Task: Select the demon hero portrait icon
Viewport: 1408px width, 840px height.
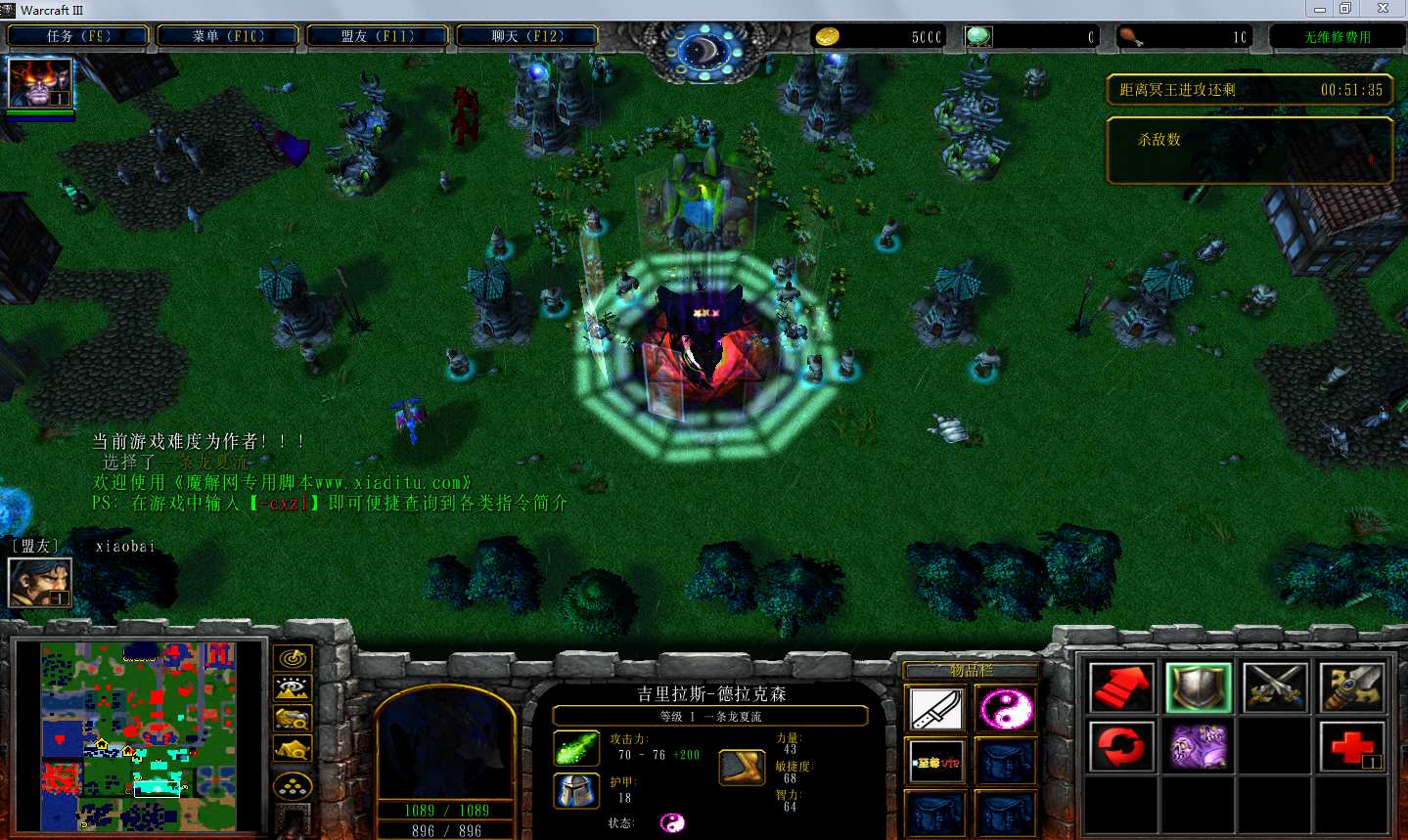Action: tap(40, 83)
